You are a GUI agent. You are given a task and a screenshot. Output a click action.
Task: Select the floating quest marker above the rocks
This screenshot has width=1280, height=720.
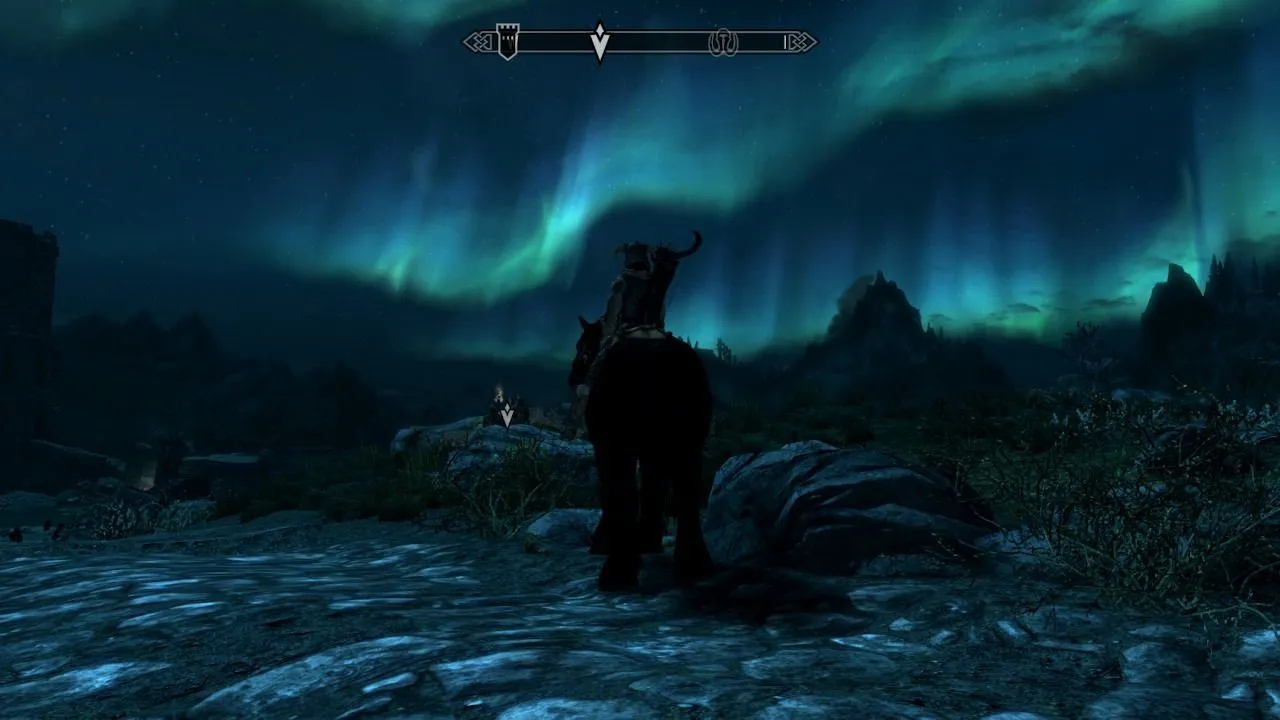(x=507, y=415)
